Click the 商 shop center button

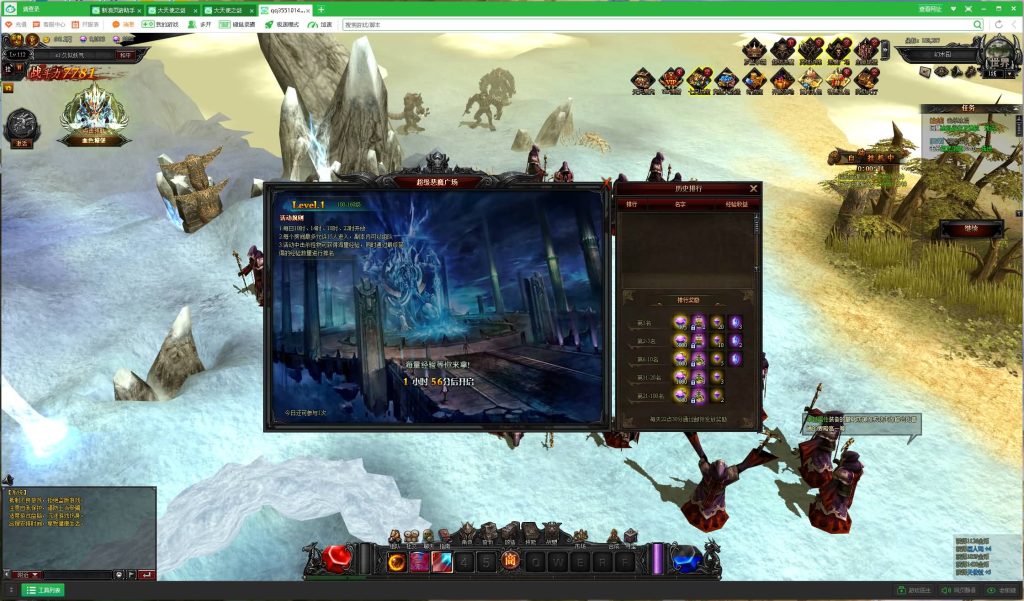pyautogui.click(x=509, y=563)
